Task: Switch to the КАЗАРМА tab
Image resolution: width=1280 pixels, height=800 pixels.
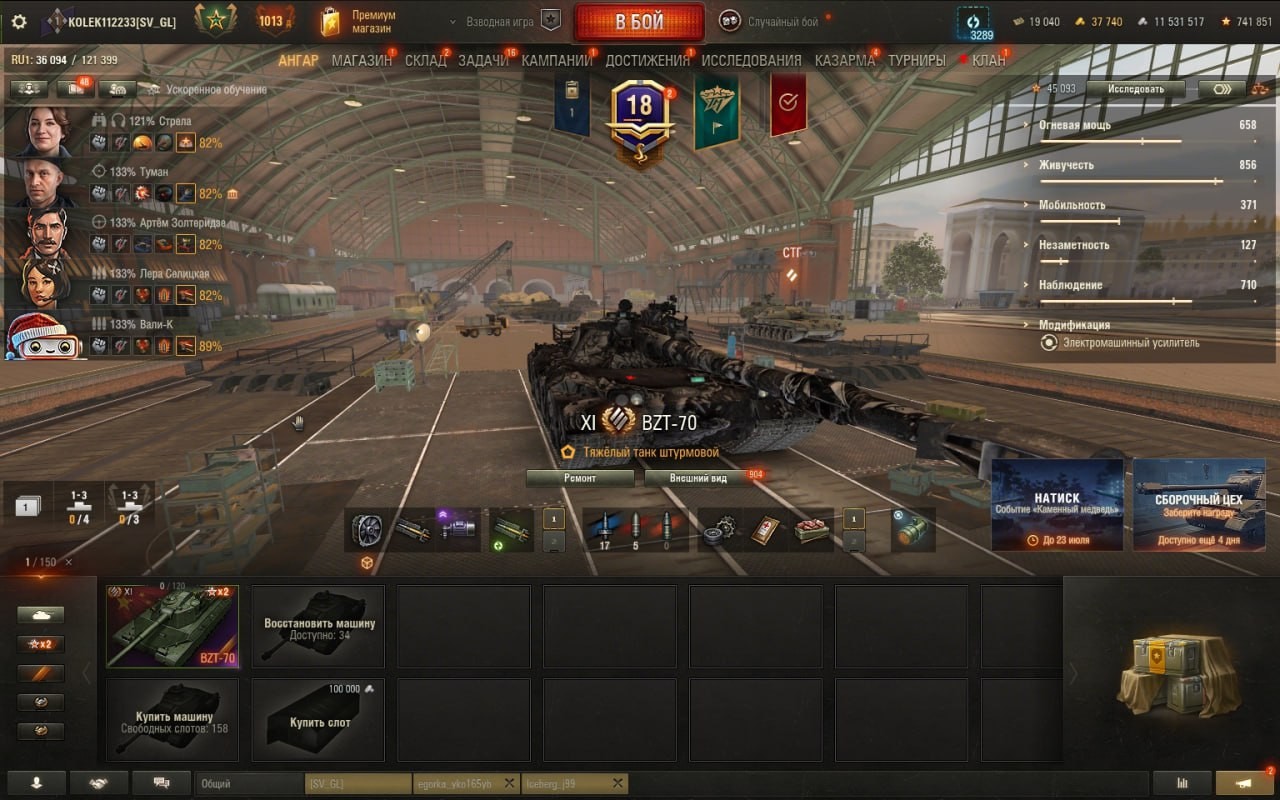Action: pyautogui.click(x=844, y=60)
